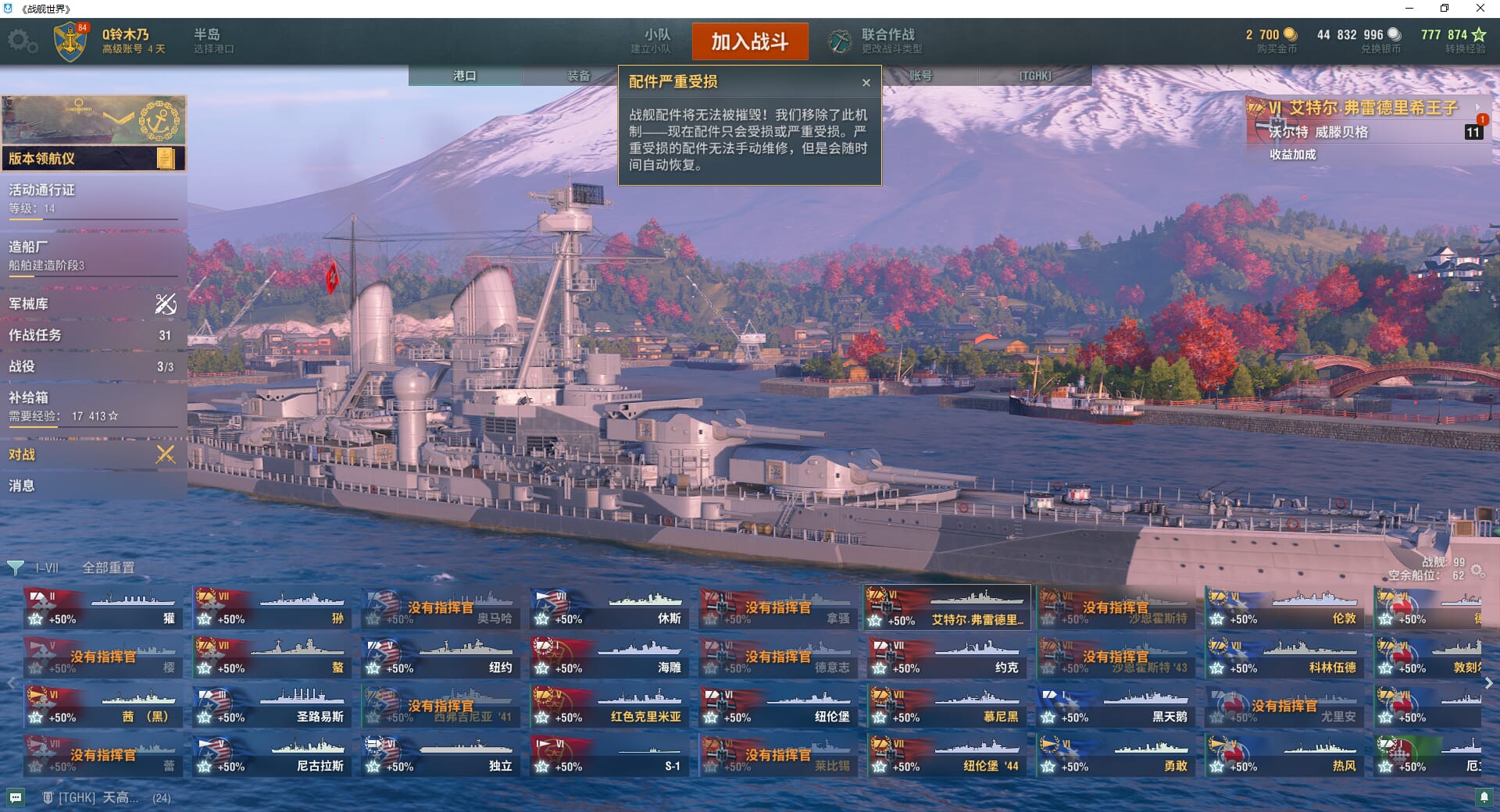
Task: Show 作战任务 combat missions
Action: coord(92,335)
